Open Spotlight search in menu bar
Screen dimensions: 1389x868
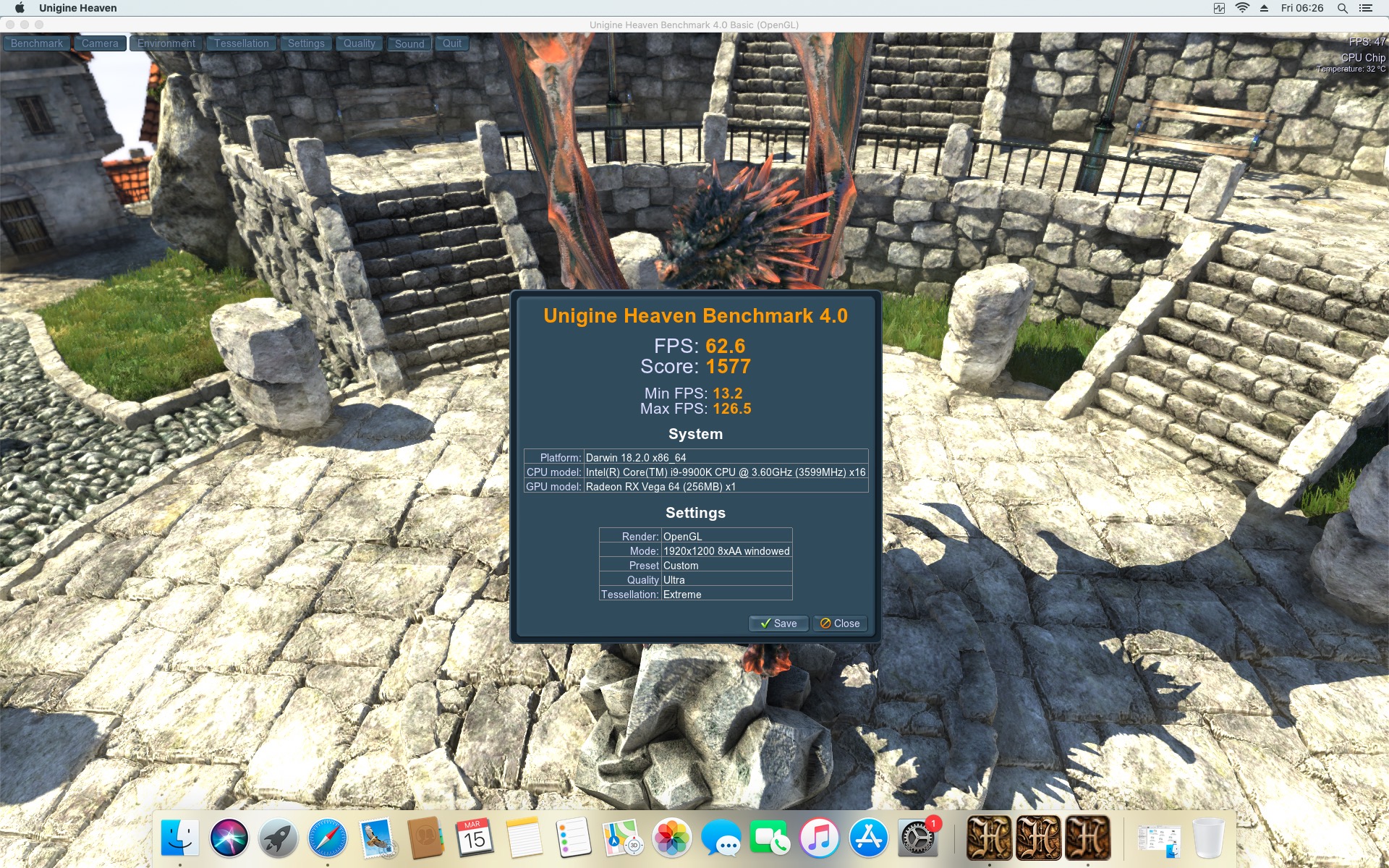1342,8
